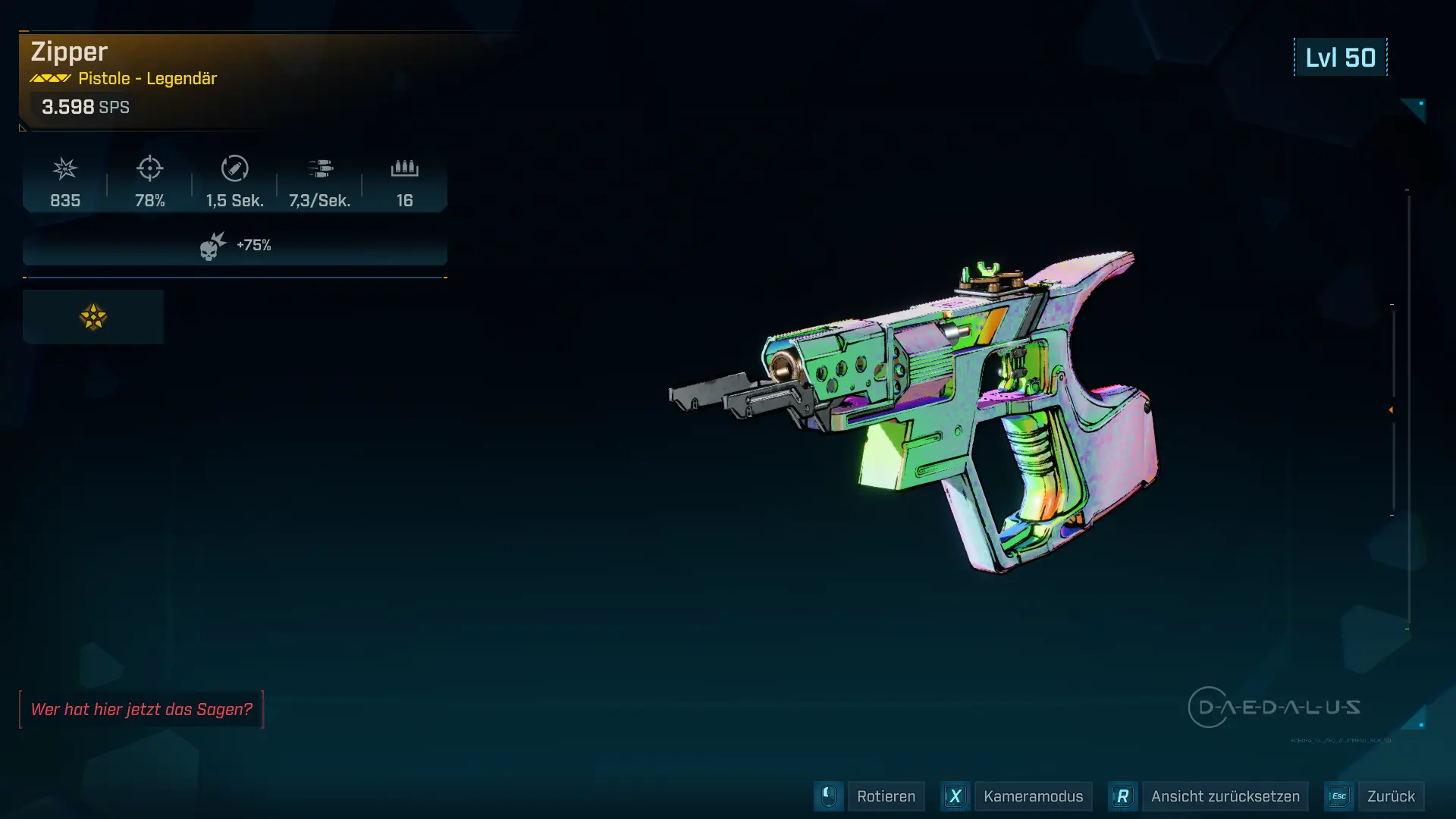1456x819 pixels.
Task: Select the Rotieren control label
Action: click(x=886, y=796)
